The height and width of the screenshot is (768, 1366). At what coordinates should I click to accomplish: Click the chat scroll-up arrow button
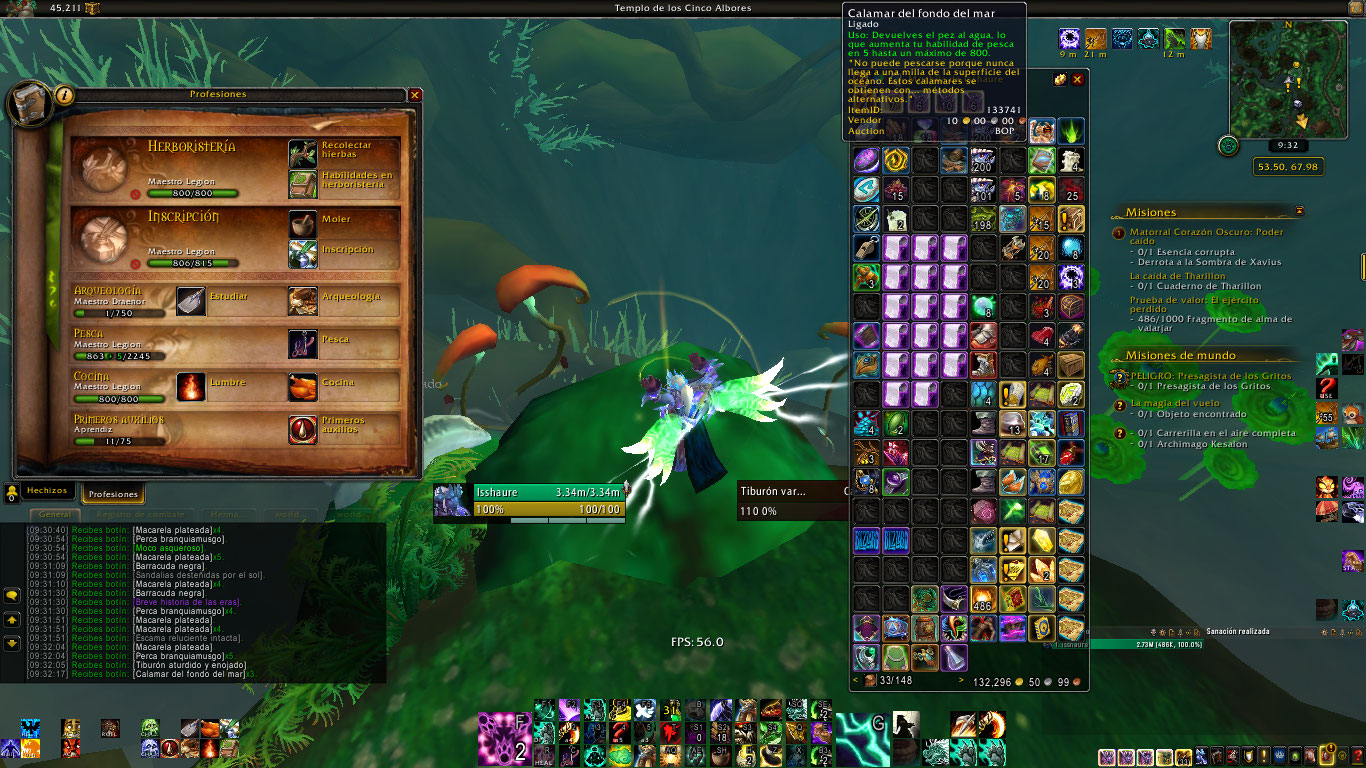(x=12, y=620)
